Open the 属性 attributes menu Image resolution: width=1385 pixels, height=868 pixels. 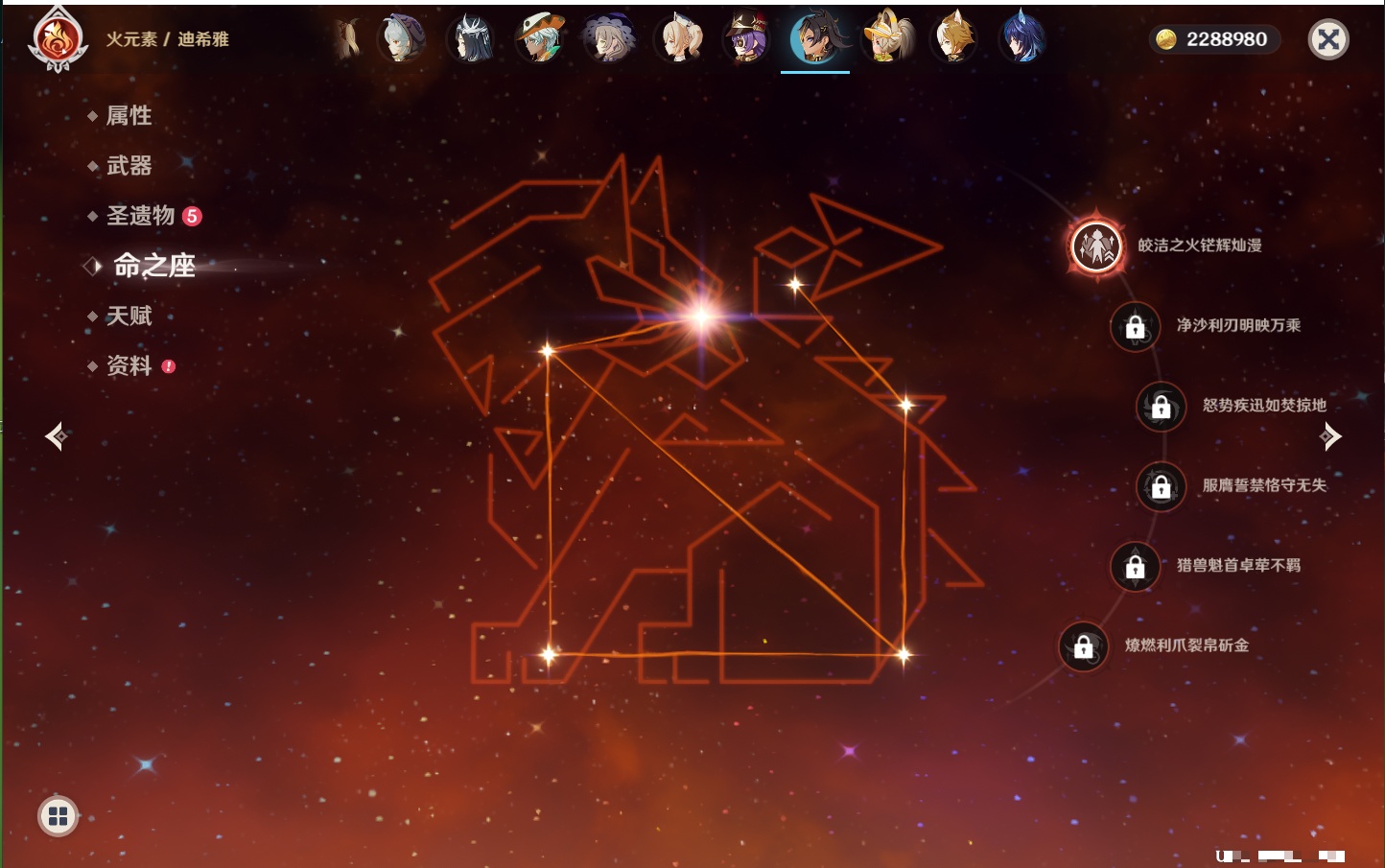129,116
